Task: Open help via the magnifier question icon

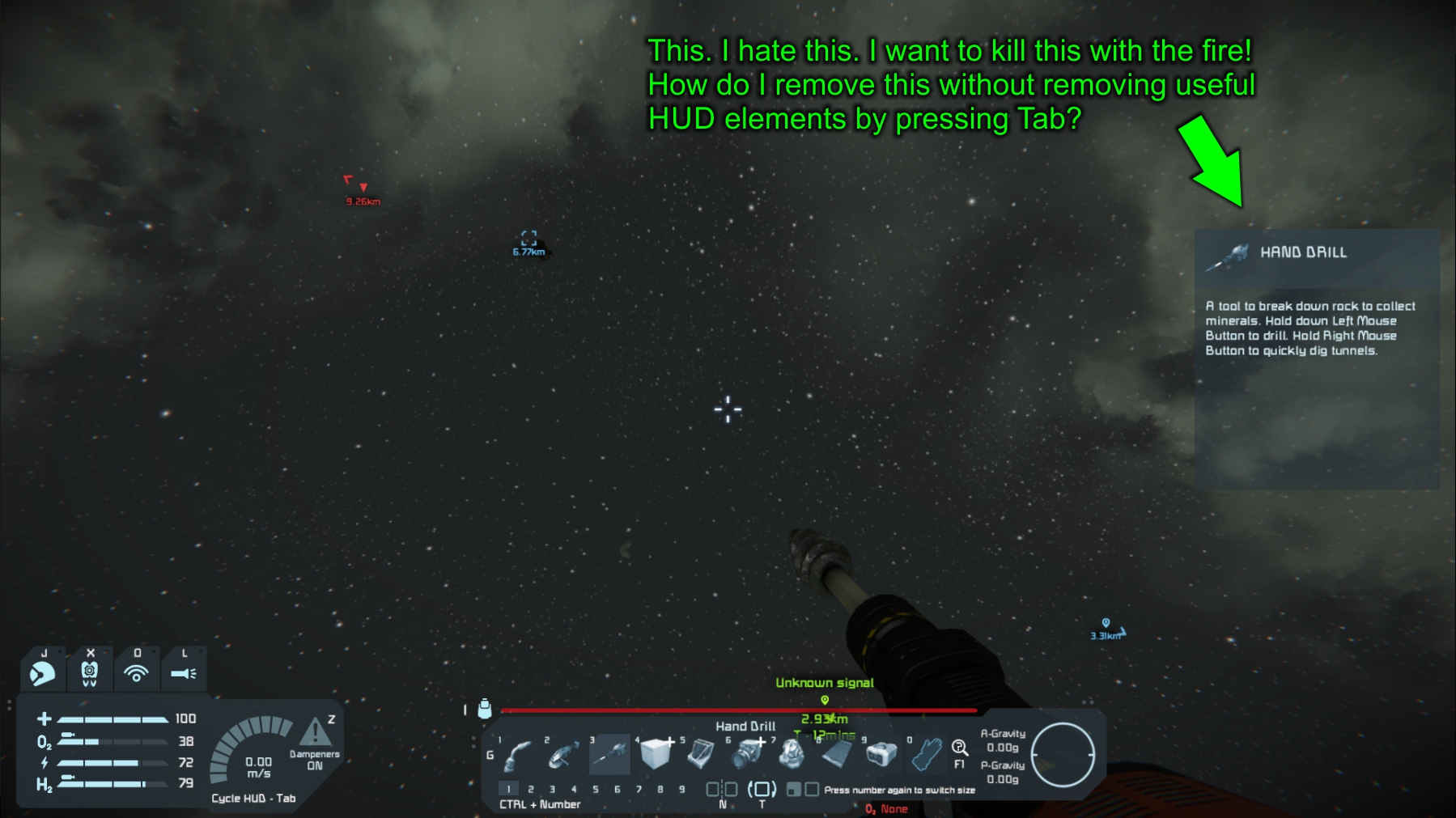Action: (960, 748)
